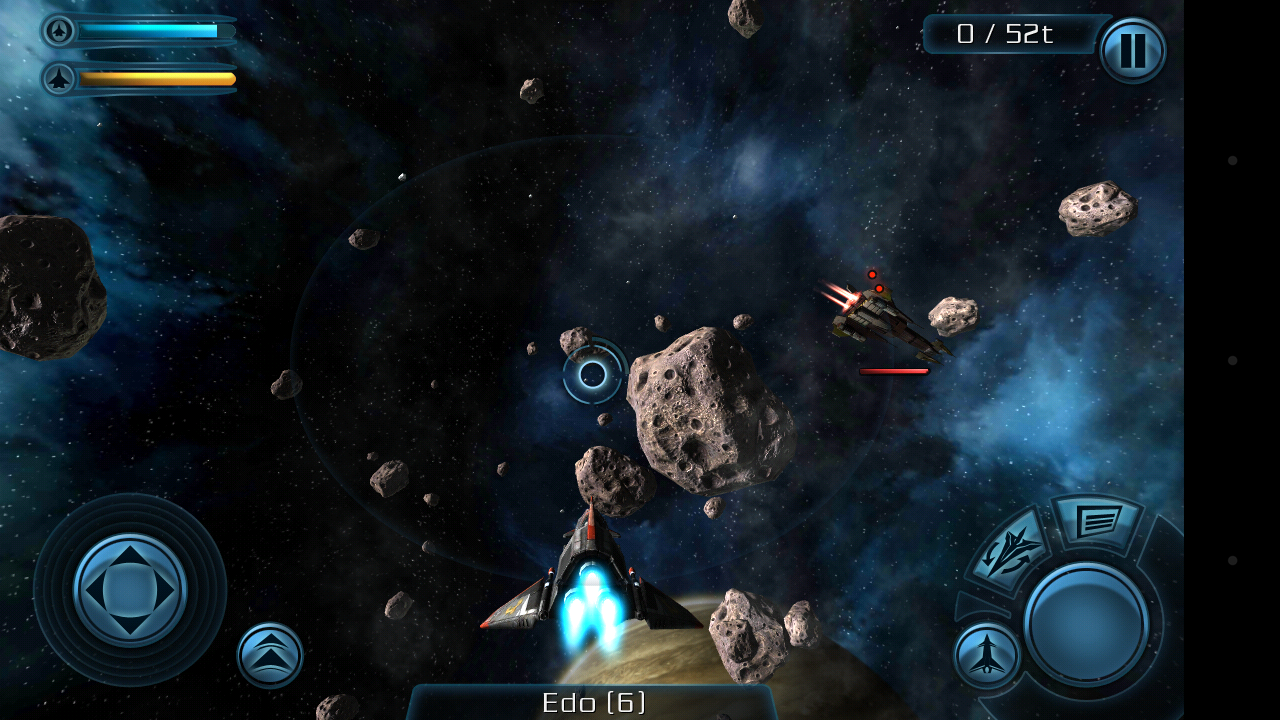
Task: Pause the game
Action: coord(1132,50)
